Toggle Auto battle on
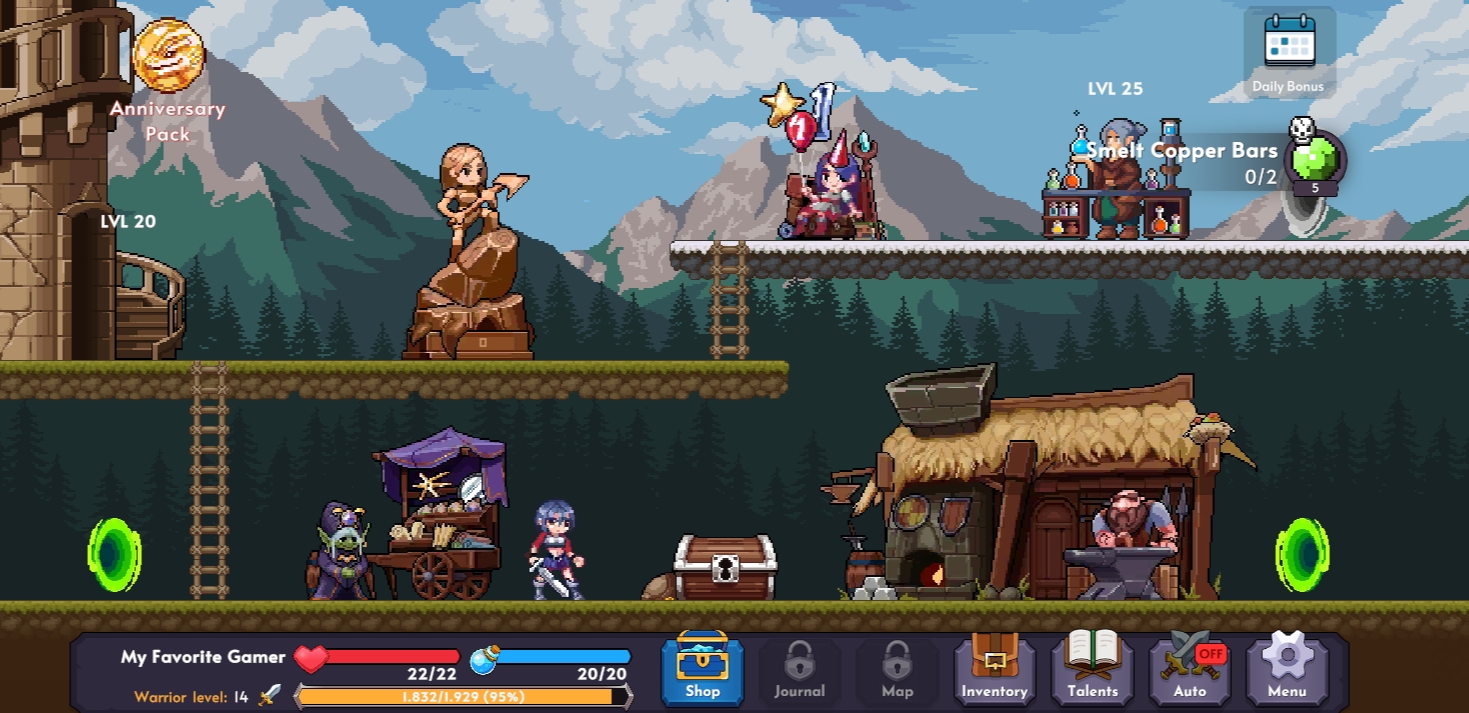Screen dimensions: 1469x713 tap(1190, 668)
